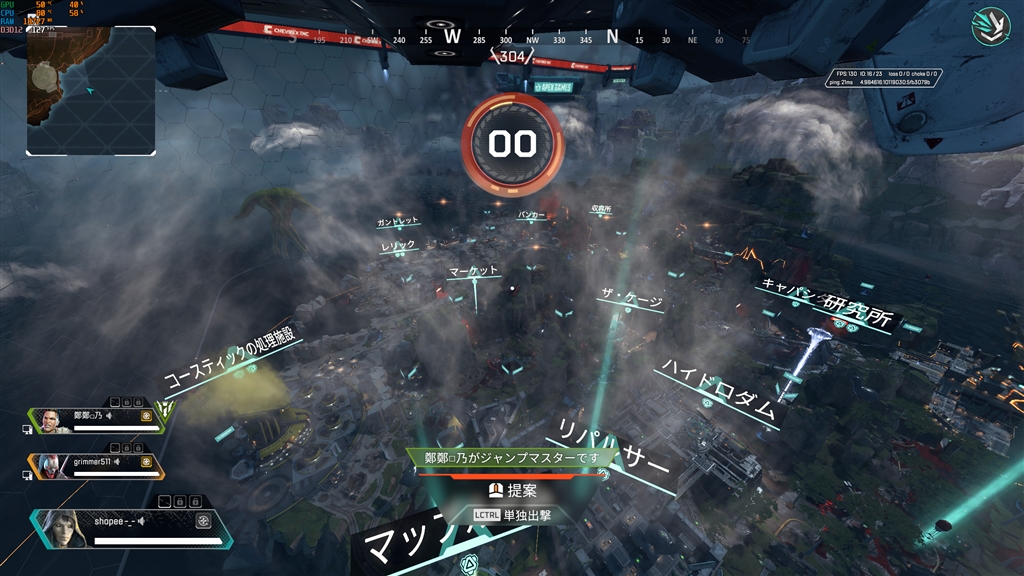Click the teal arrow badge icon

tap(990, 27)
